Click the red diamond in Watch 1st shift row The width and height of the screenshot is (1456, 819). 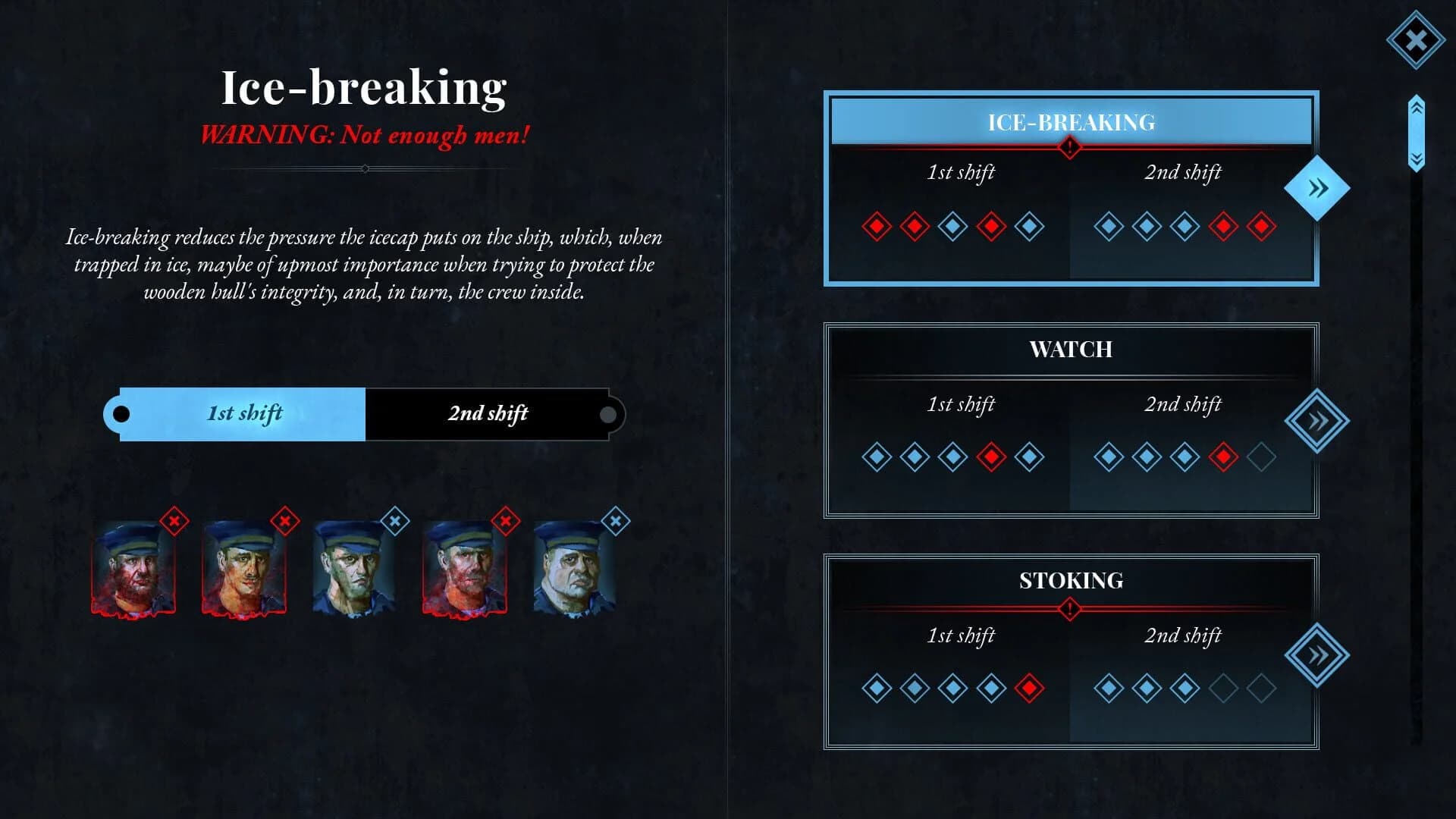click(x=992, y=457)
